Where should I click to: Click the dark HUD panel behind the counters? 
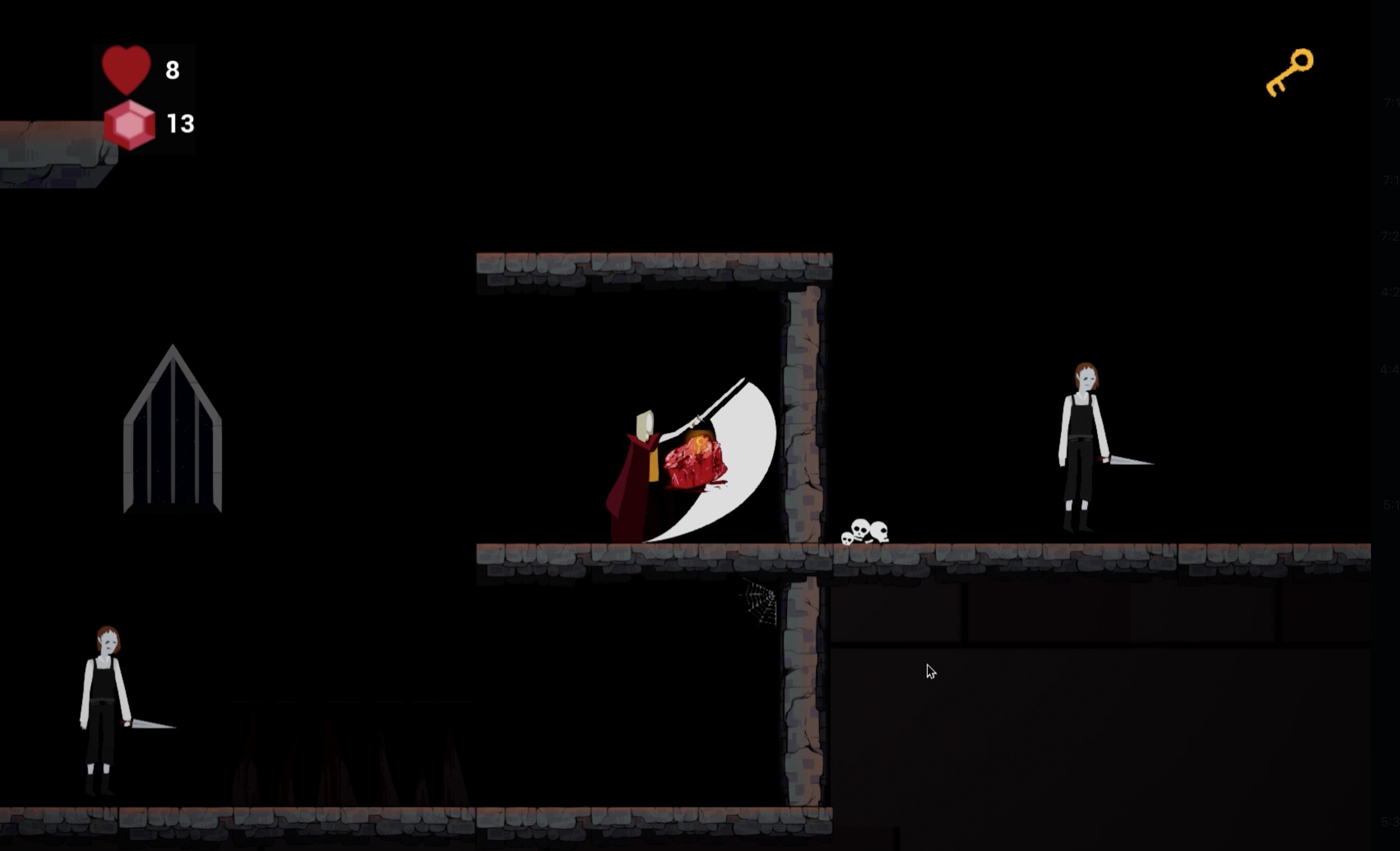145,97
